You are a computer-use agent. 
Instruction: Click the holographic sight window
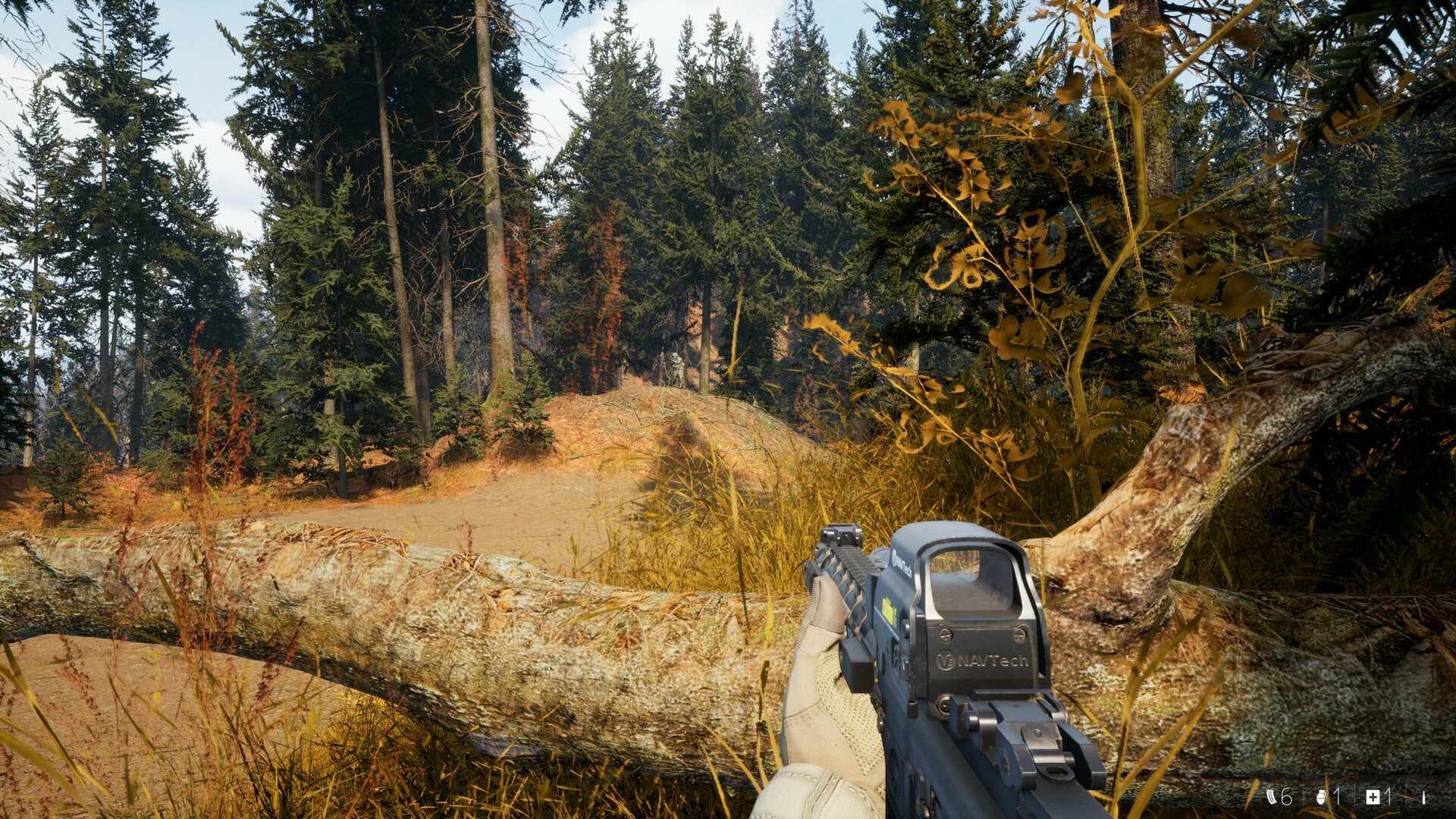coord(971,583)
